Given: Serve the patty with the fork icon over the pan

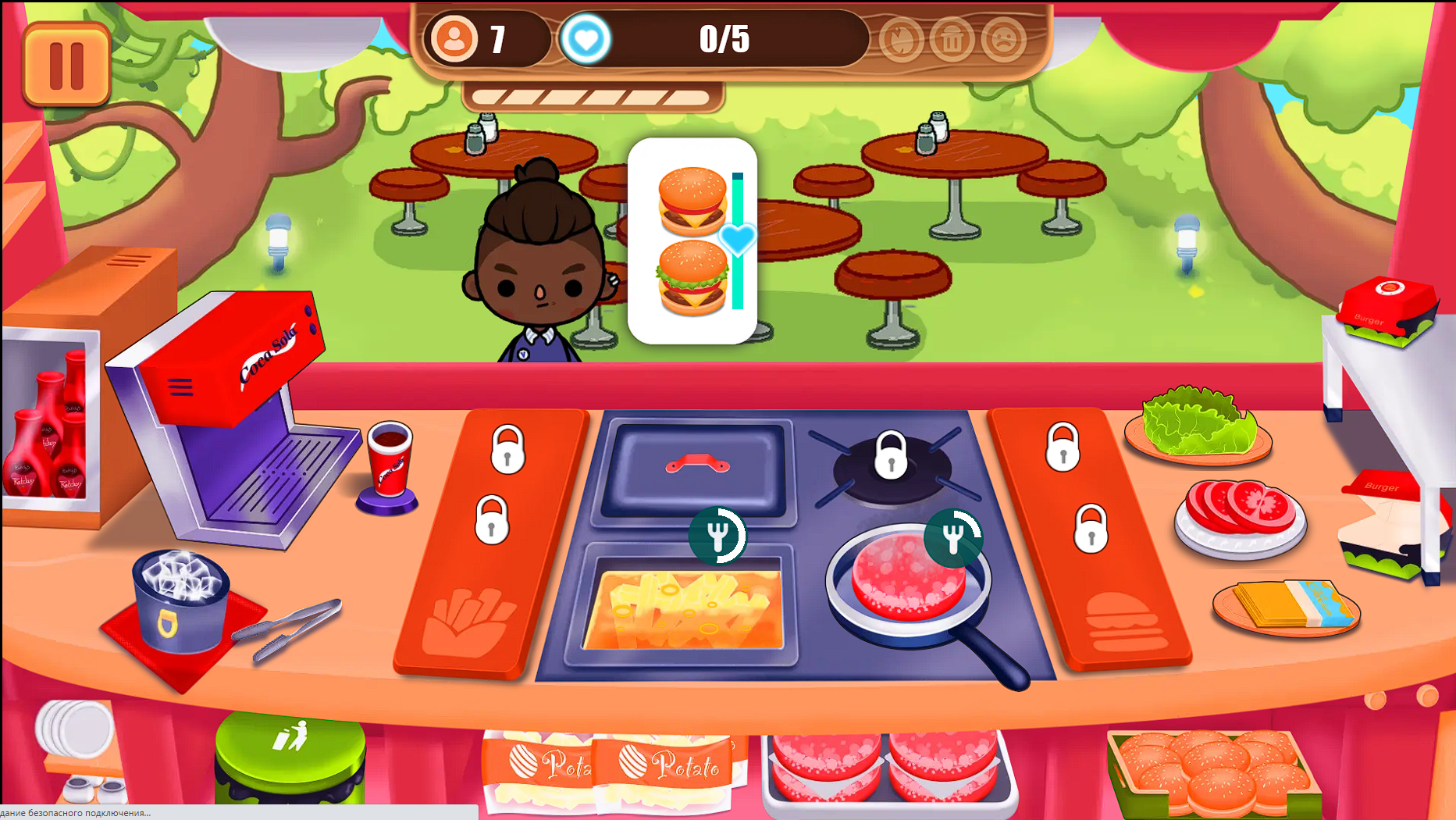Looking at the screenshot, I should pyautogui.click(x=952, y=537).
